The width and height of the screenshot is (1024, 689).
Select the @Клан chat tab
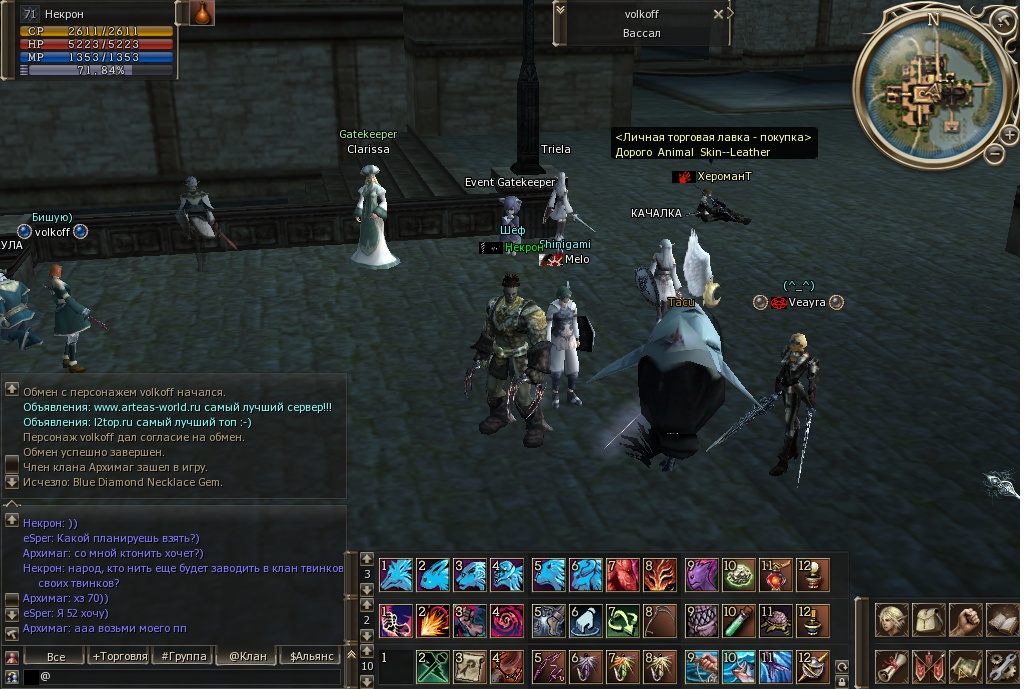[247, 656]
